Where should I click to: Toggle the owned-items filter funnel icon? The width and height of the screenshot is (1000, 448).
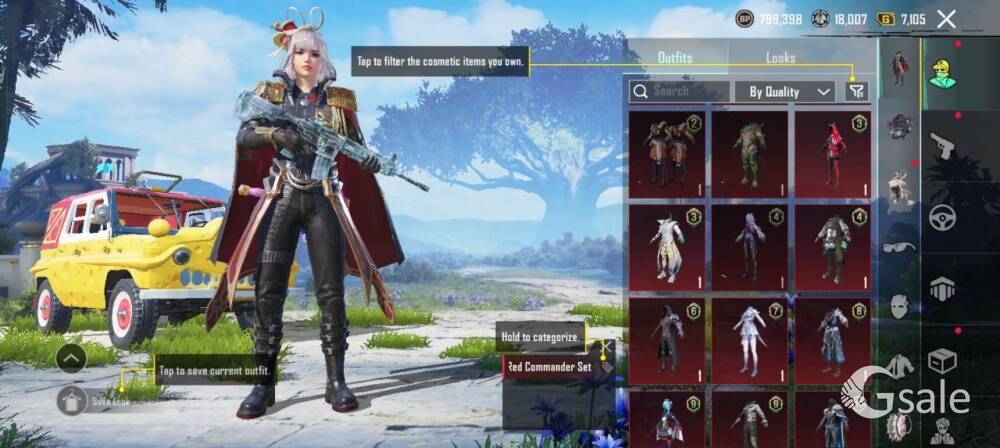[x=856, y=91]
